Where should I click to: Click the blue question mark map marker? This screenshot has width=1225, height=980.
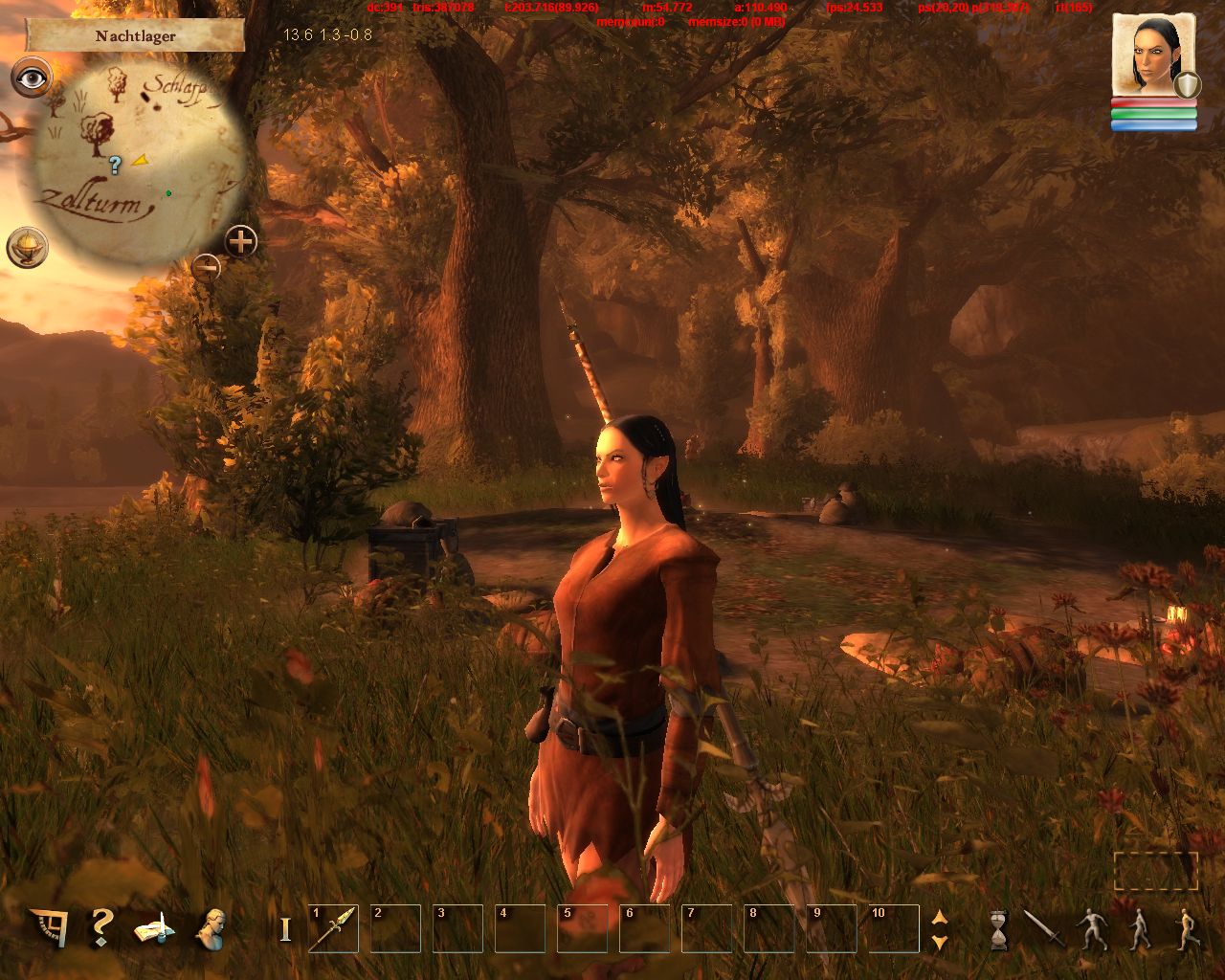pyautogui.click(x=115, y=165)
